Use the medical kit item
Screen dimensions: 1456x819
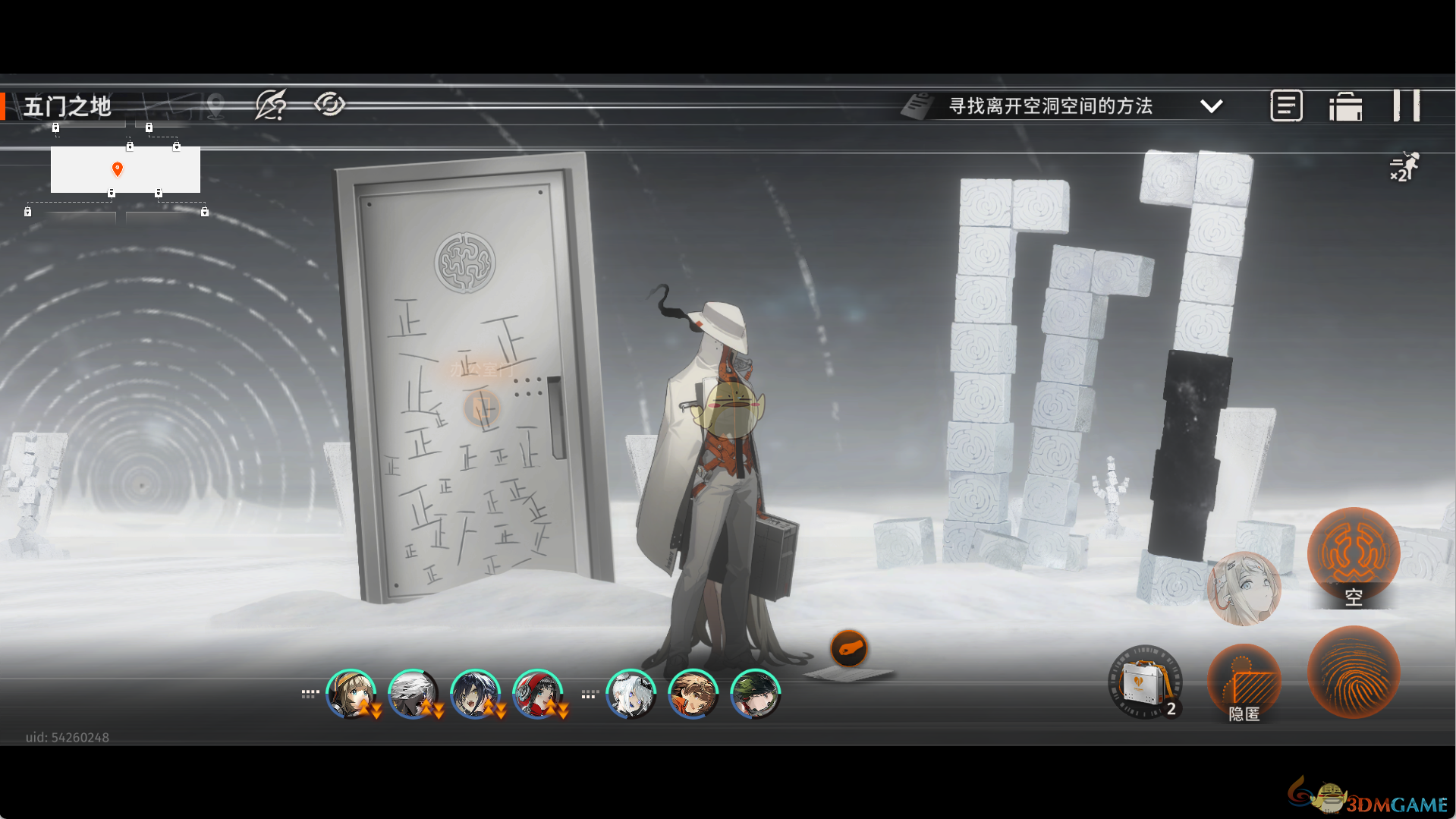click(x=1144, y=682)
